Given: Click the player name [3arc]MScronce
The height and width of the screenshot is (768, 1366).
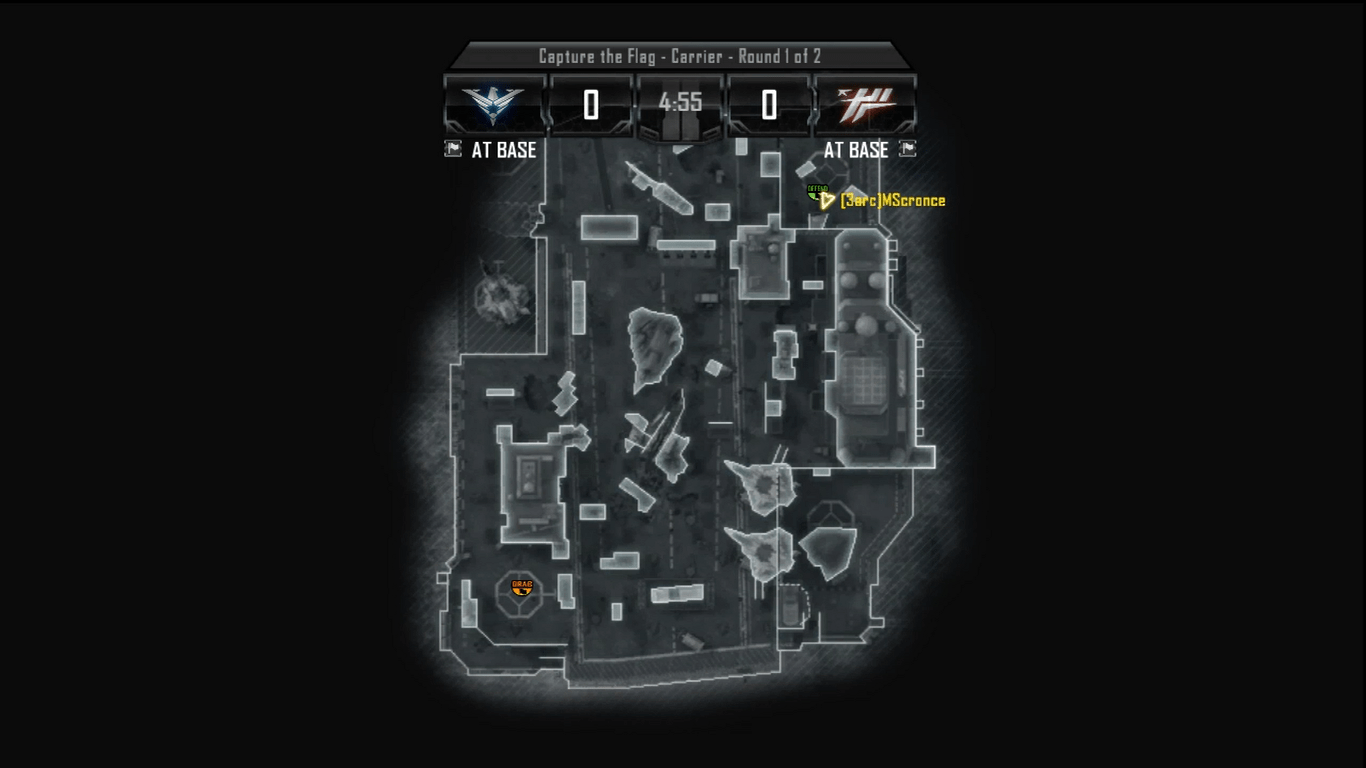Looking at the screenshot, I should tap(895, 200).
